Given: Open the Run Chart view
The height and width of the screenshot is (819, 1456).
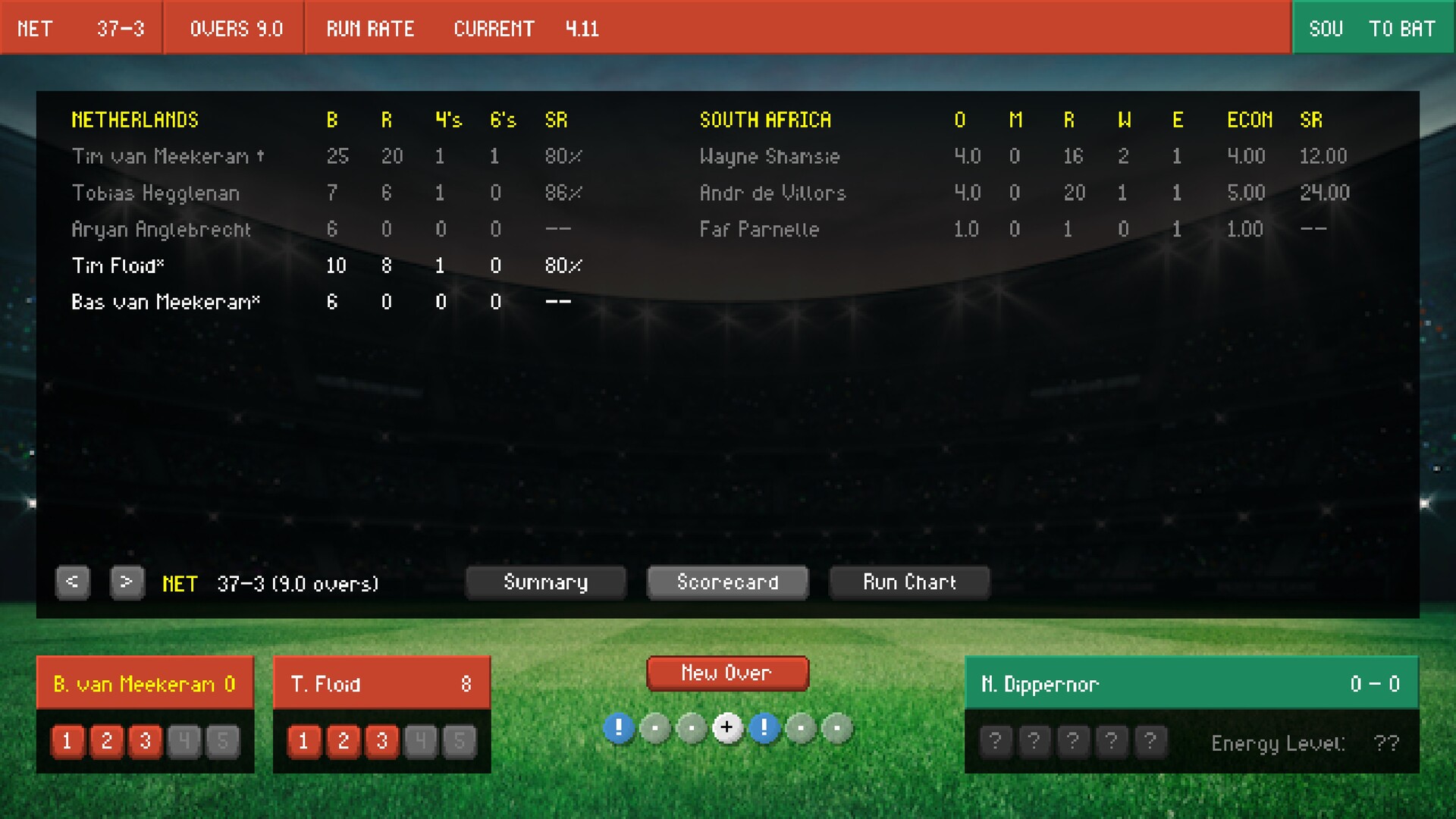Looking at the screenshot, I should [x=909, y=582].
